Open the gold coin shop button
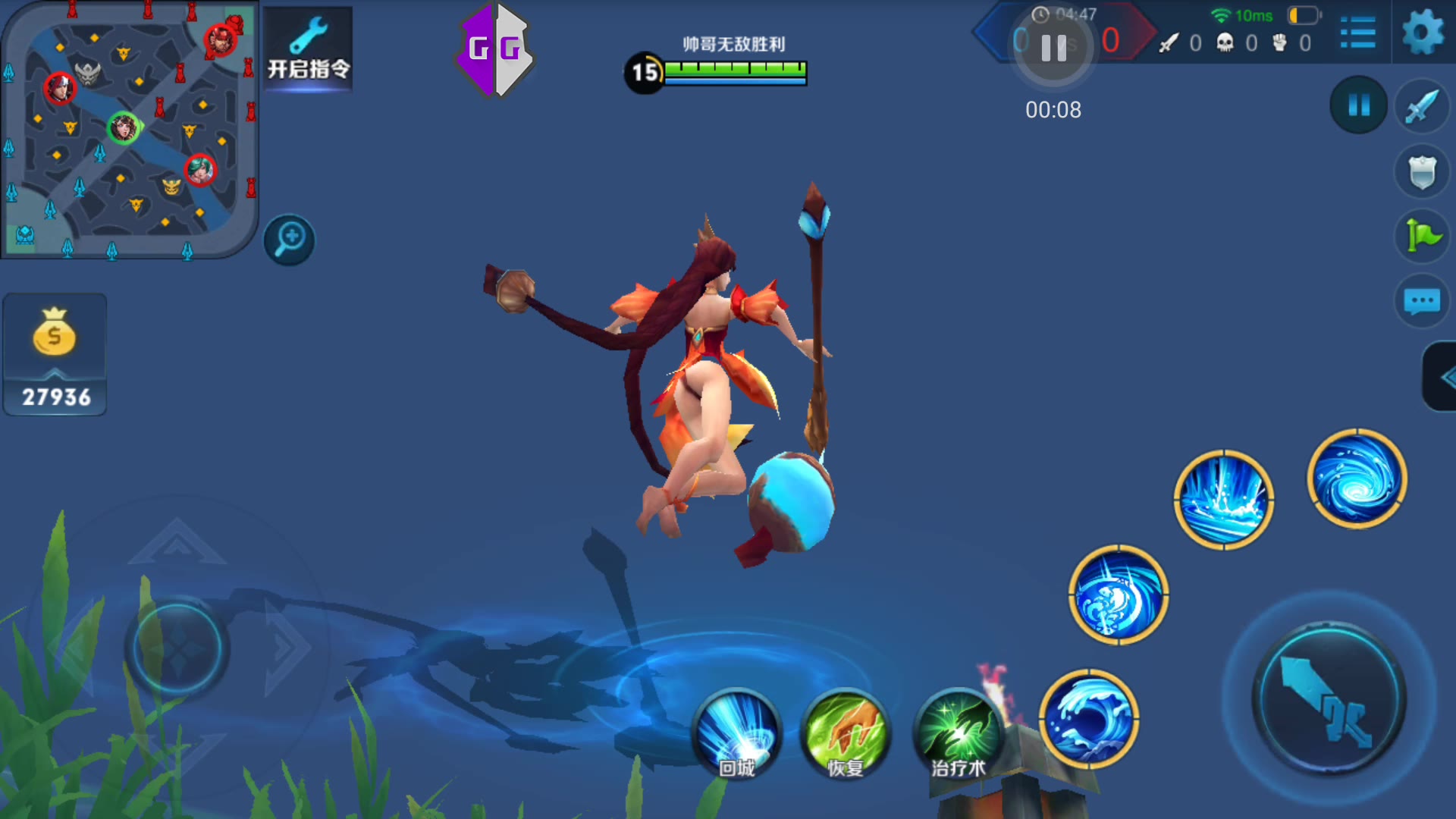Viewport: 1456px width, 819px height. pyautogui.click(x=55, y=354)
